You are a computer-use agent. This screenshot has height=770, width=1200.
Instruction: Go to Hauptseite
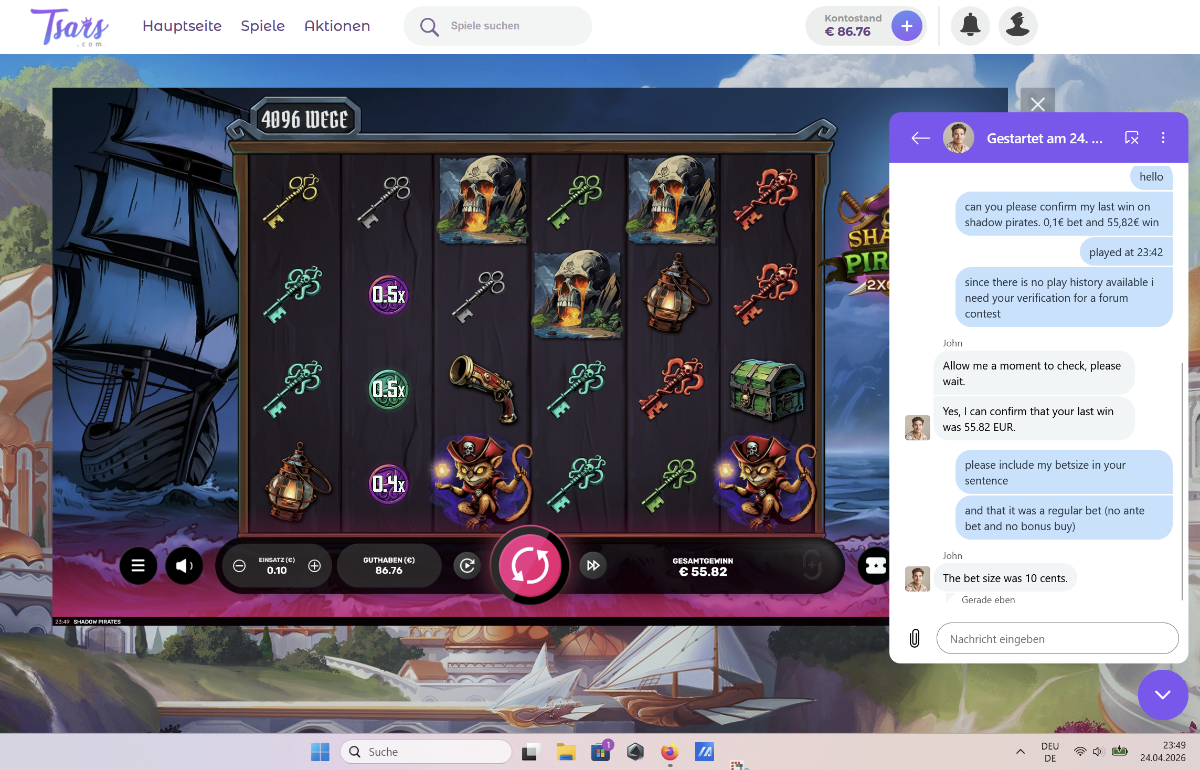pyautogui.click(x=182, y=26)
